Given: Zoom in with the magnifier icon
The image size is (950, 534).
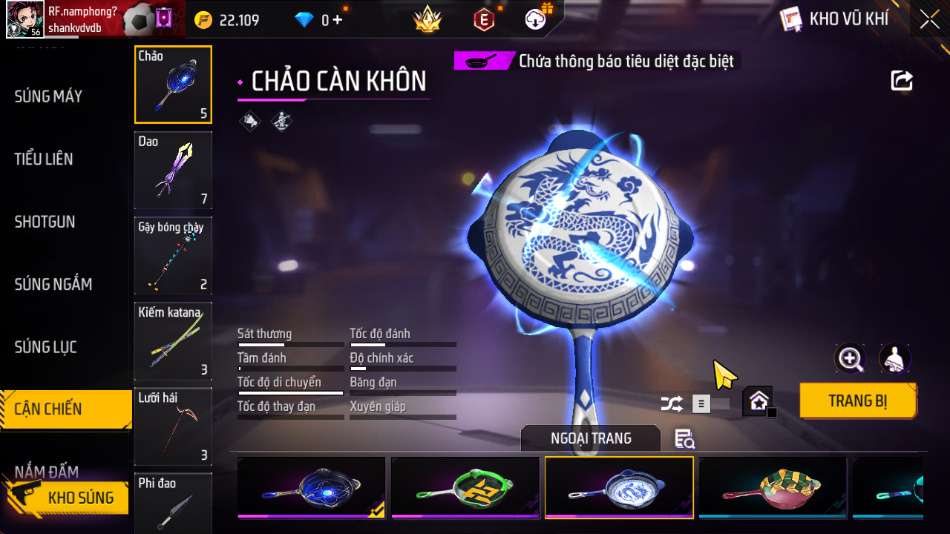Looking at the screenshot, I should tap(850, 359).
